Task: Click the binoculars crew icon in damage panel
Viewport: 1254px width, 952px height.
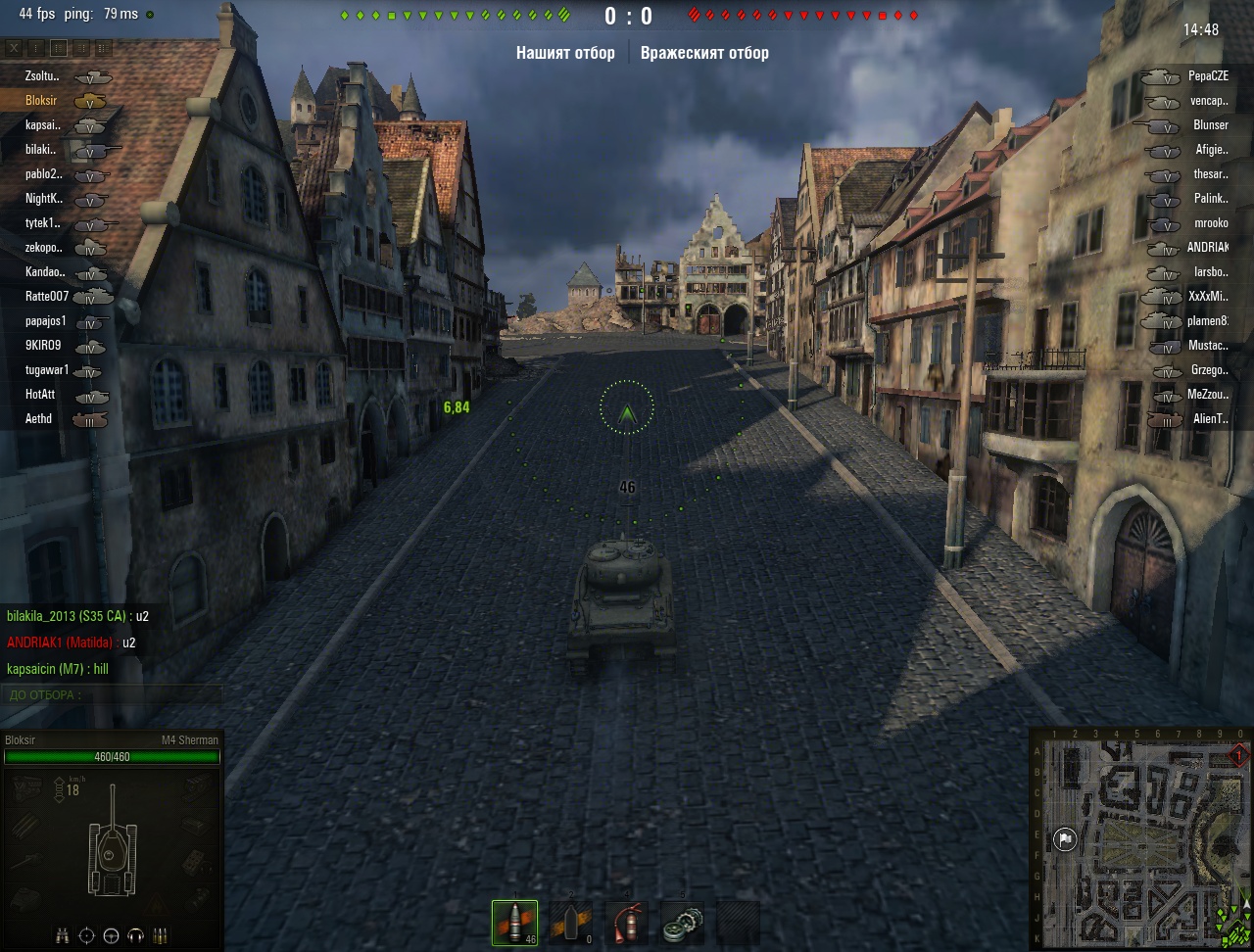Action: click(x=62, y=935)
